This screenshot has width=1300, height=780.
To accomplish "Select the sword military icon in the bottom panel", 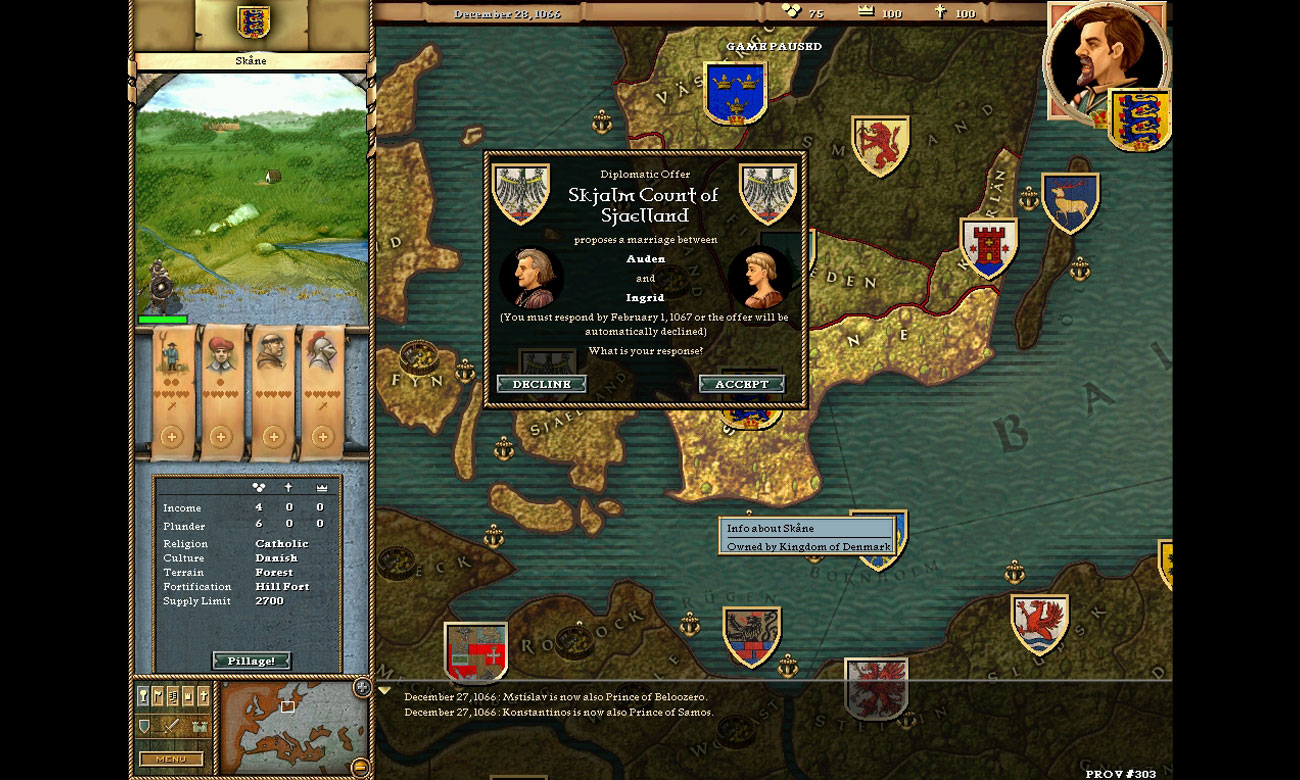I will 170,727.
